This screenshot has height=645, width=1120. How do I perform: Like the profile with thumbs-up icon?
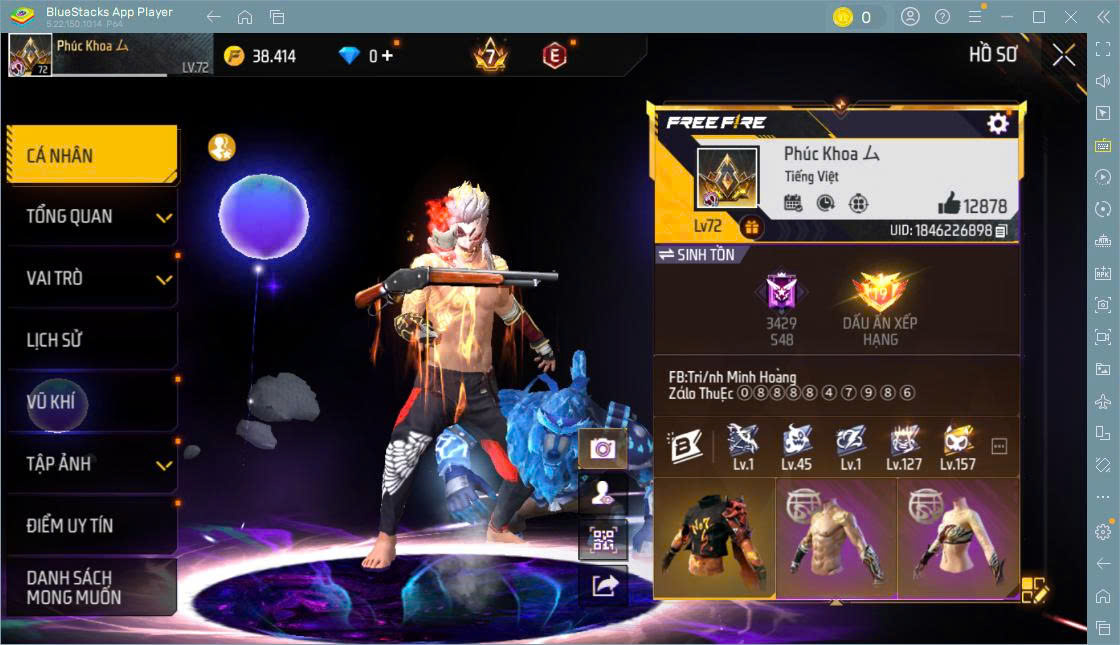click(x=948, y=205)
